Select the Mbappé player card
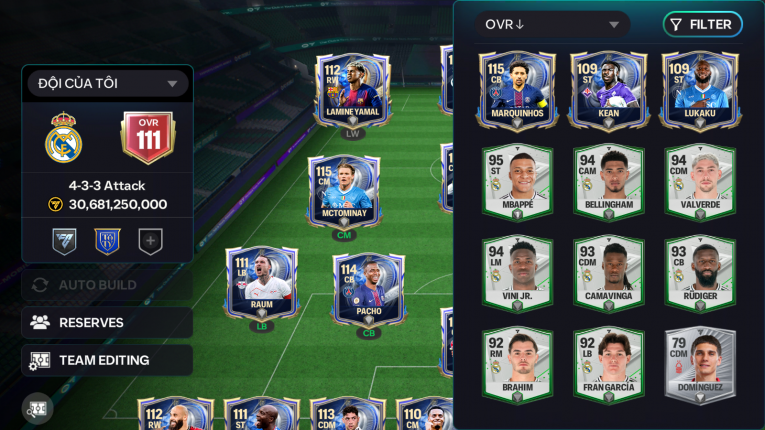This screenshot has height=430, width=765. pyautogui.click(x=517, y=181)
